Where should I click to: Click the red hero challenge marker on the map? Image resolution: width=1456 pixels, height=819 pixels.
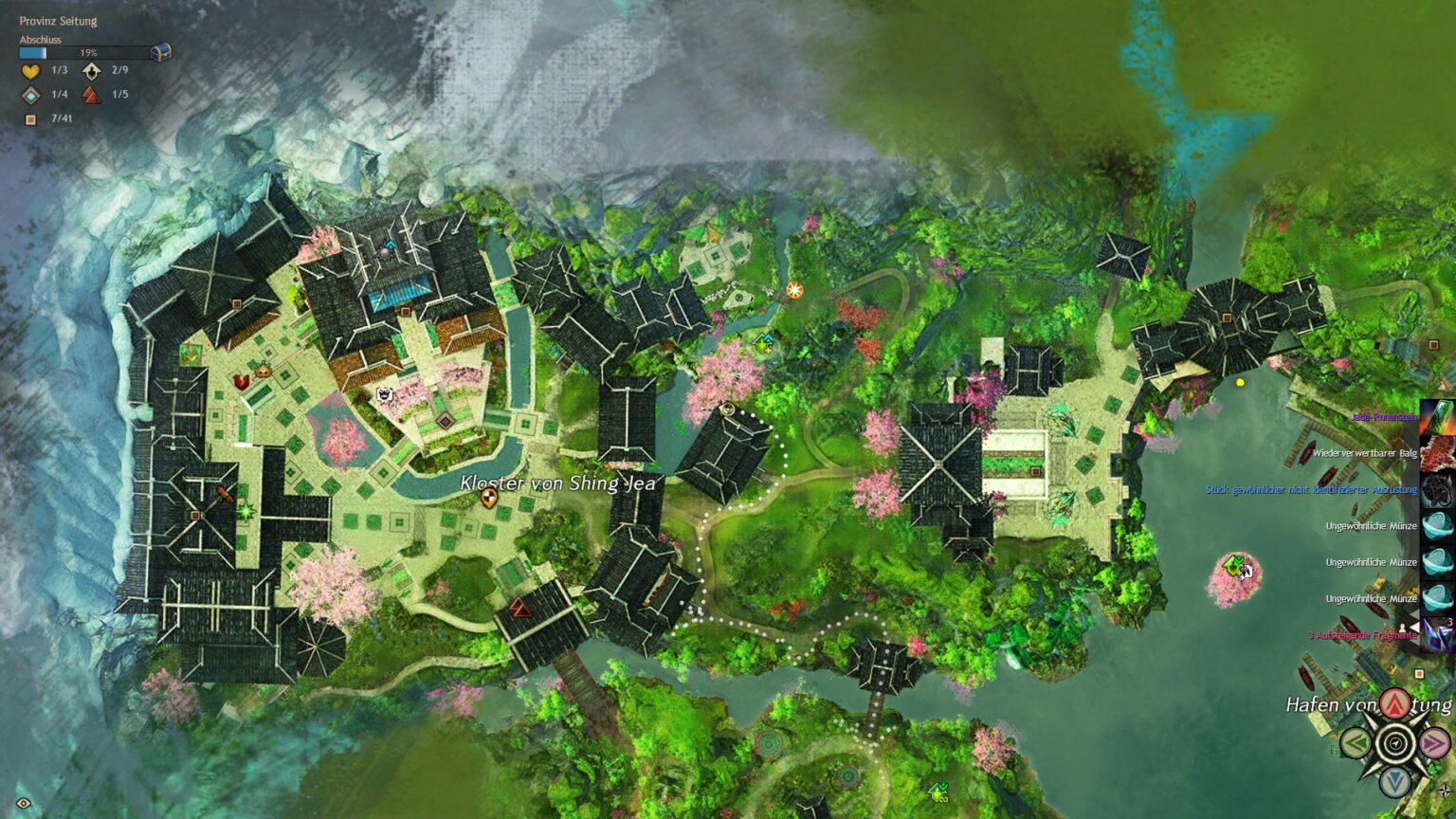click(x=519, y=607)
